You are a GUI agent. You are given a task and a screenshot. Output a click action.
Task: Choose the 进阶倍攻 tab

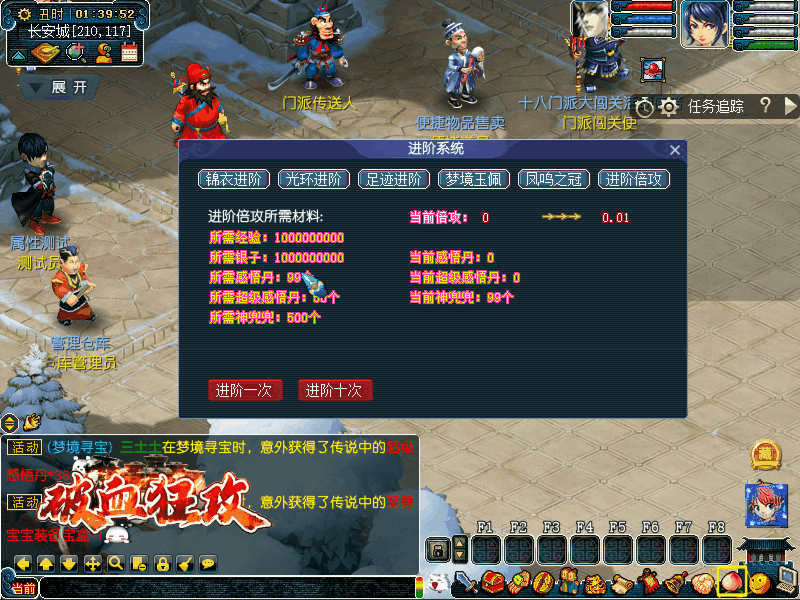(634, 180)
